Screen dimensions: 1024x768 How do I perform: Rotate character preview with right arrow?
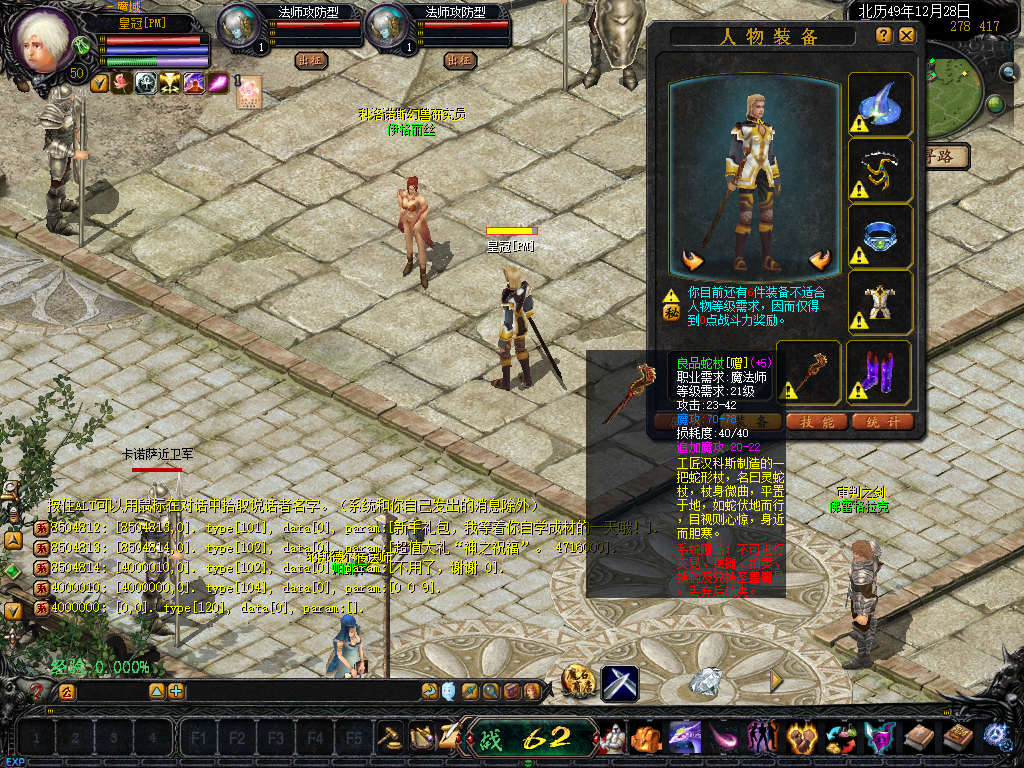(820, 262)
